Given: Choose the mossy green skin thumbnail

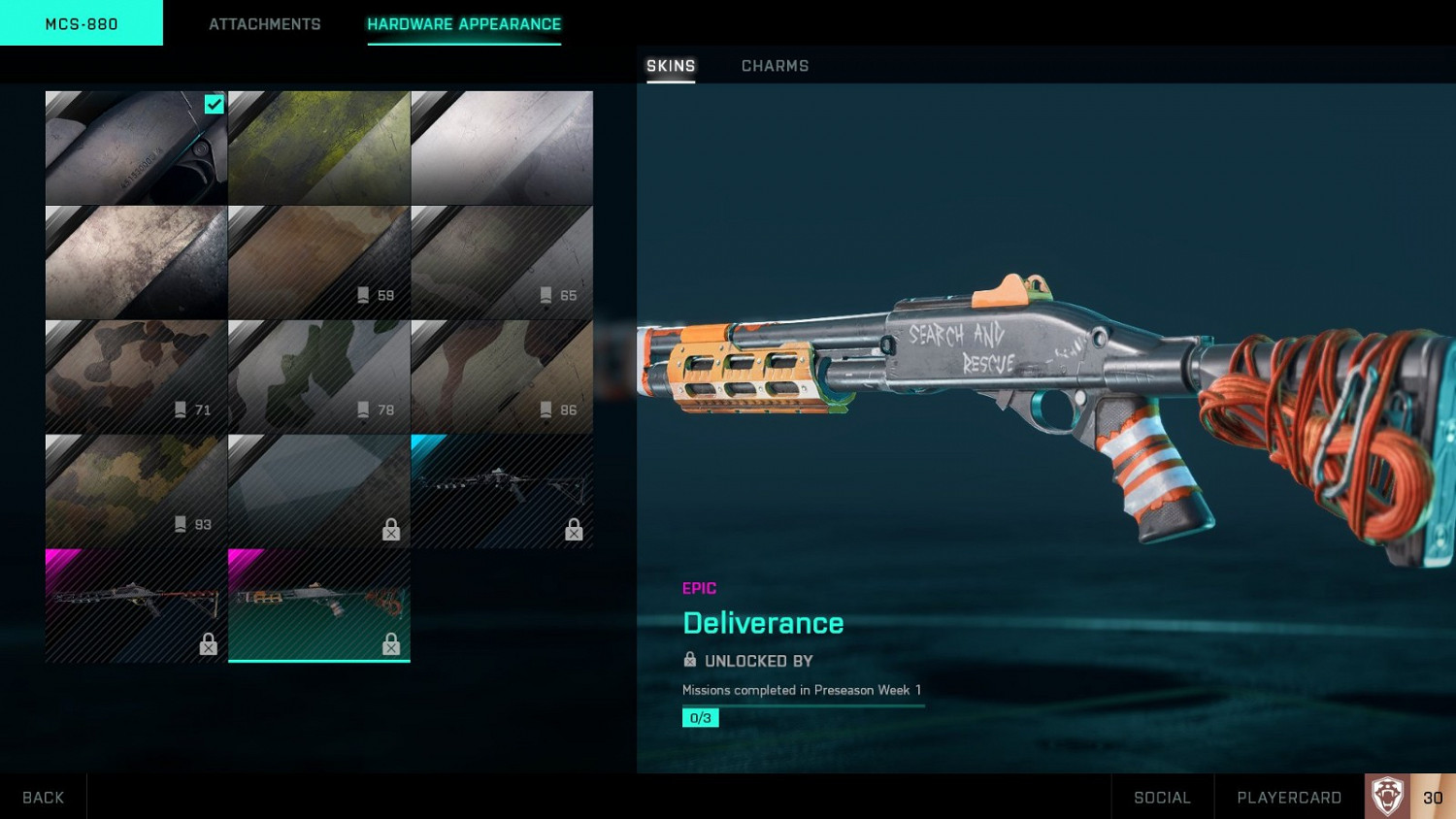Looking at the screenshot, I should (x=318, y=147).
